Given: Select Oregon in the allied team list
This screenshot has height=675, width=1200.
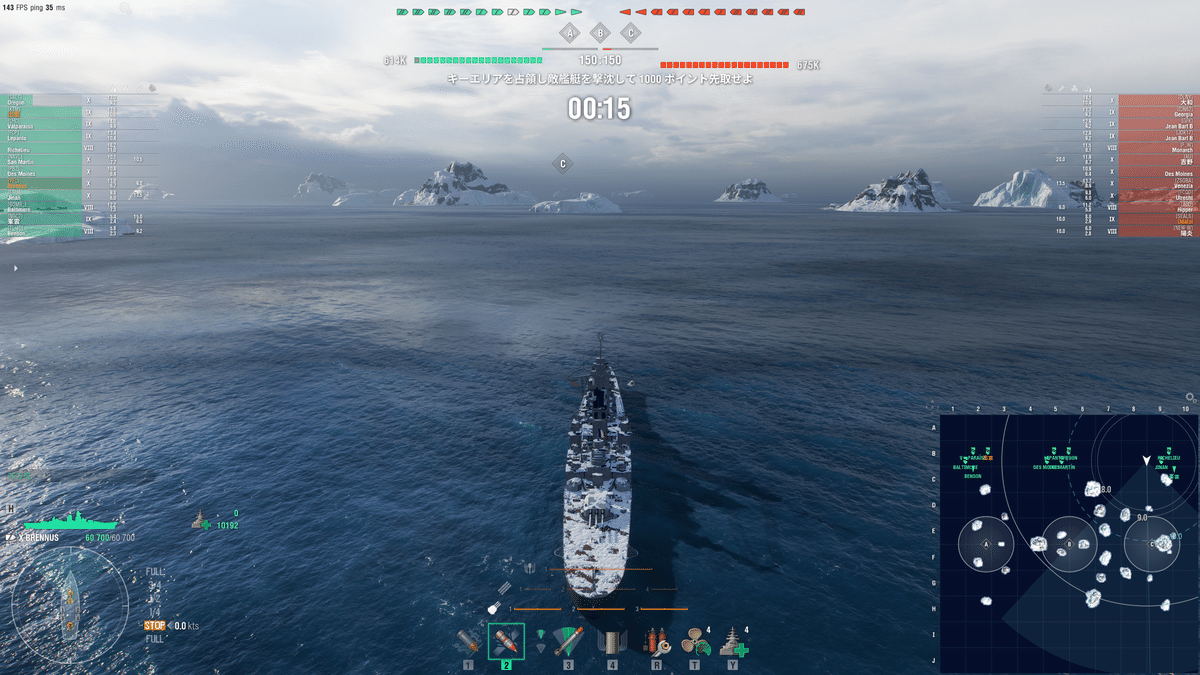Looking at the screenshot, I should pyautogui.click(x=17, y=101).
